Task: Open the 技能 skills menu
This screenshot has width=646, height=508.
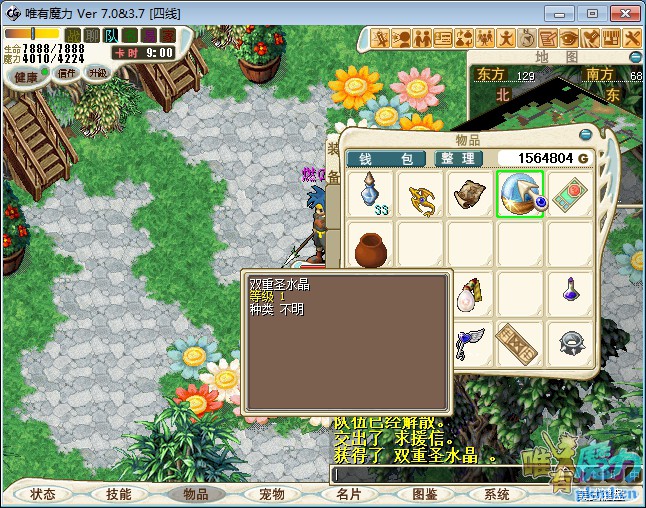Action: pyautogui.click(x=119, y=494)
